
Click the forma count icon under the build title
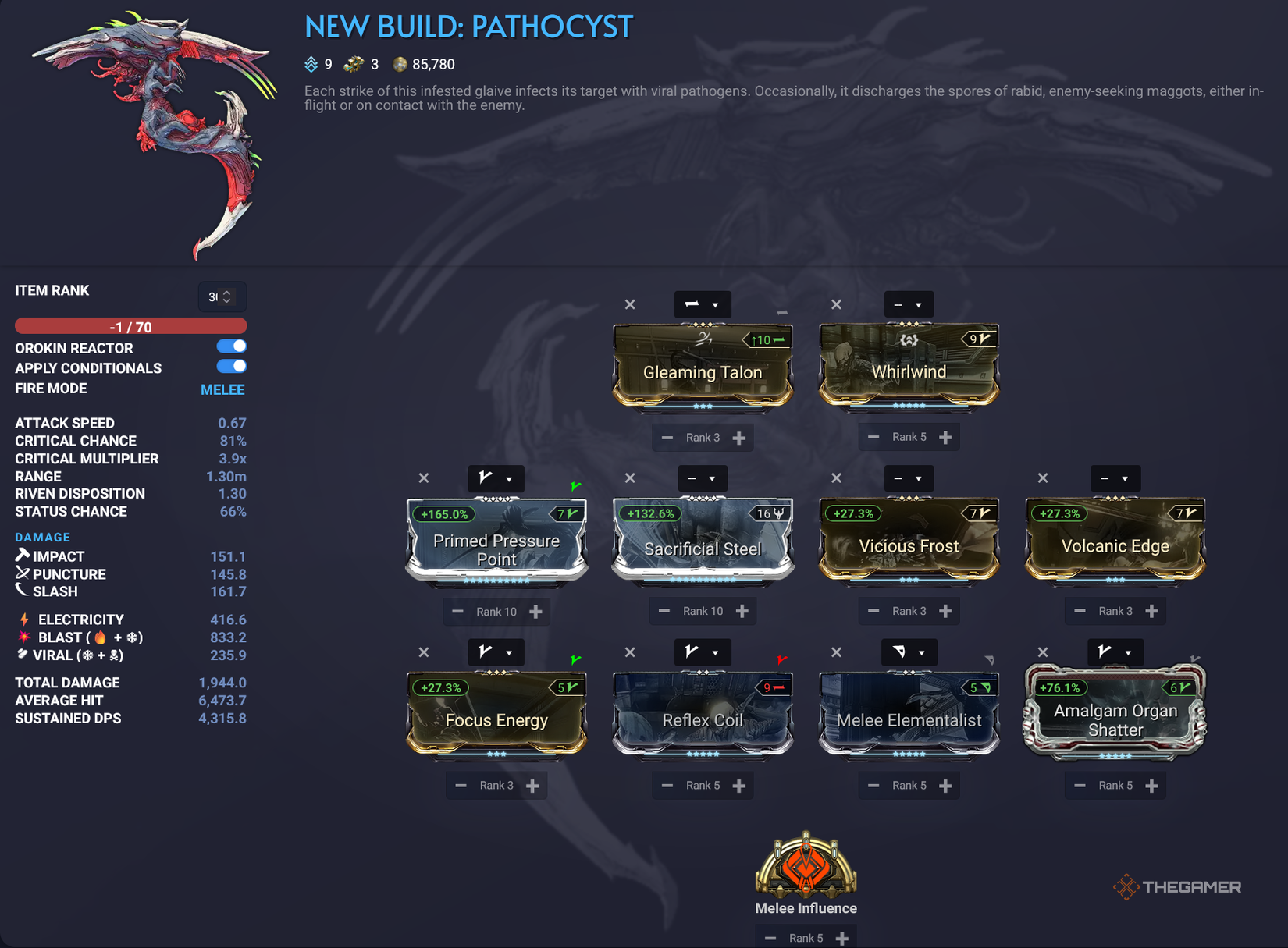coord(354,64)
